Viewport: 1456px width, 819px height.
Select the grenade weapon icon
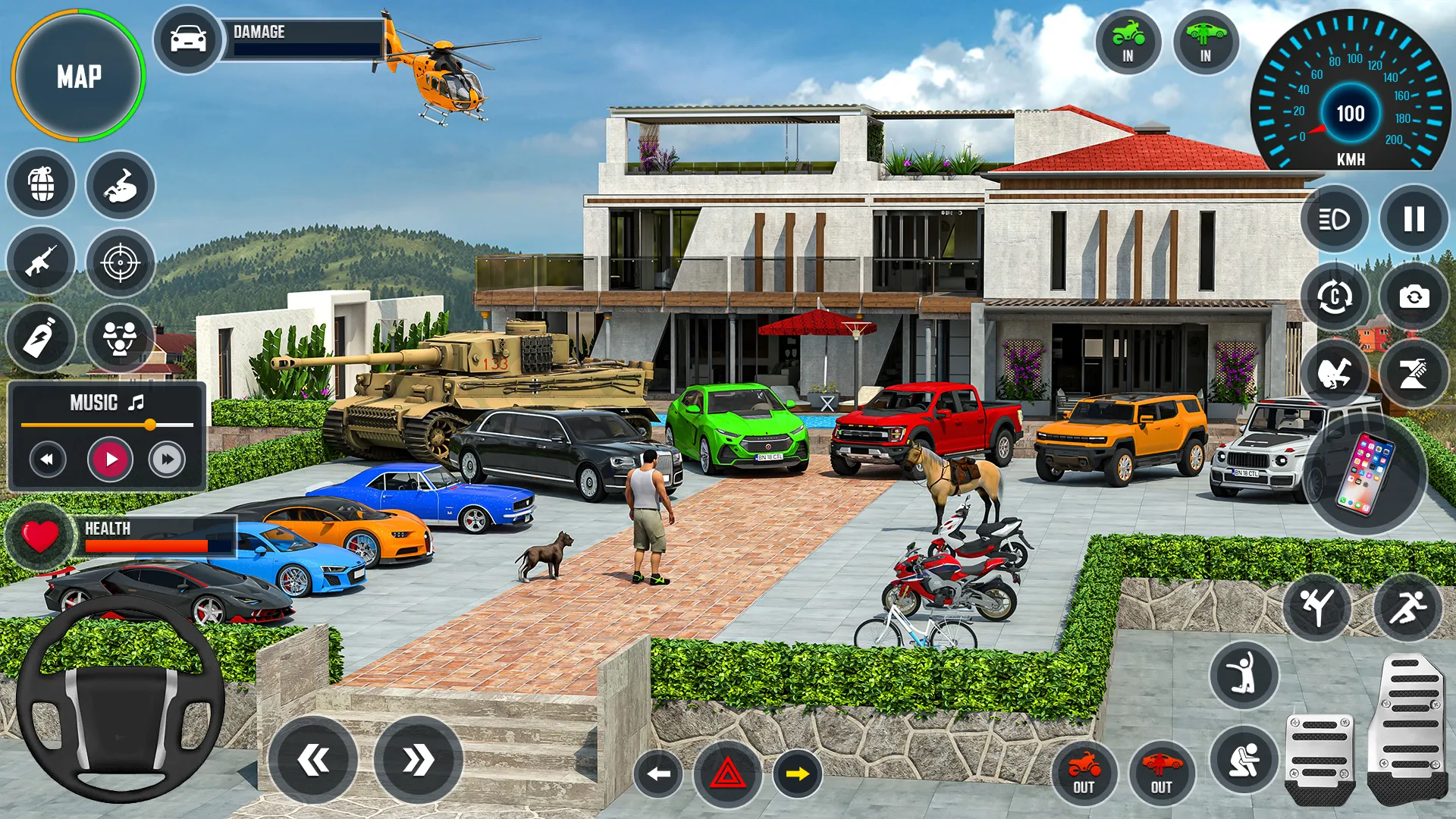point(42,184)
